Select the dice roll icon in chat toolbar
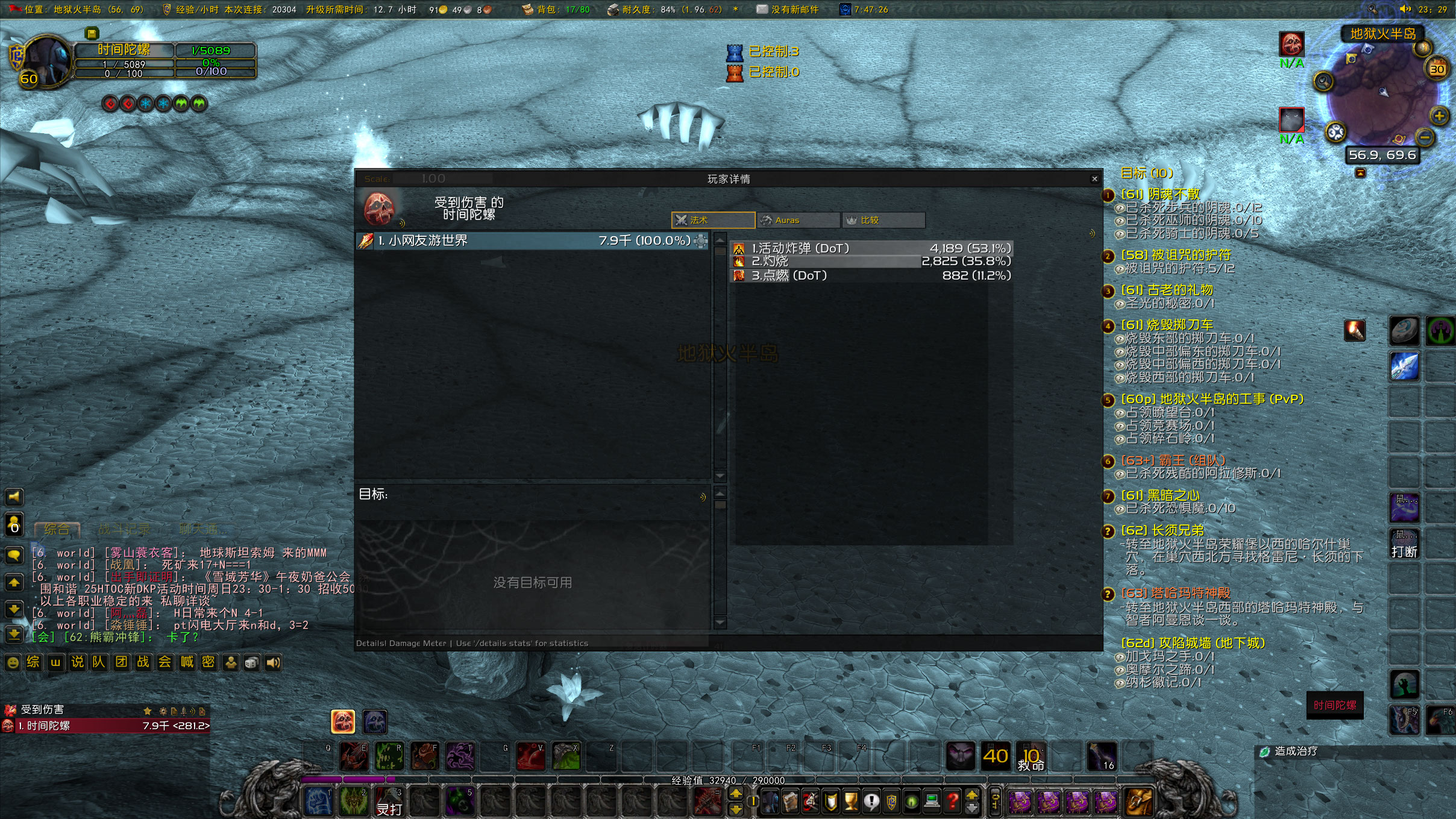This screenshot has height=819, width=1456. click(251, 662)
